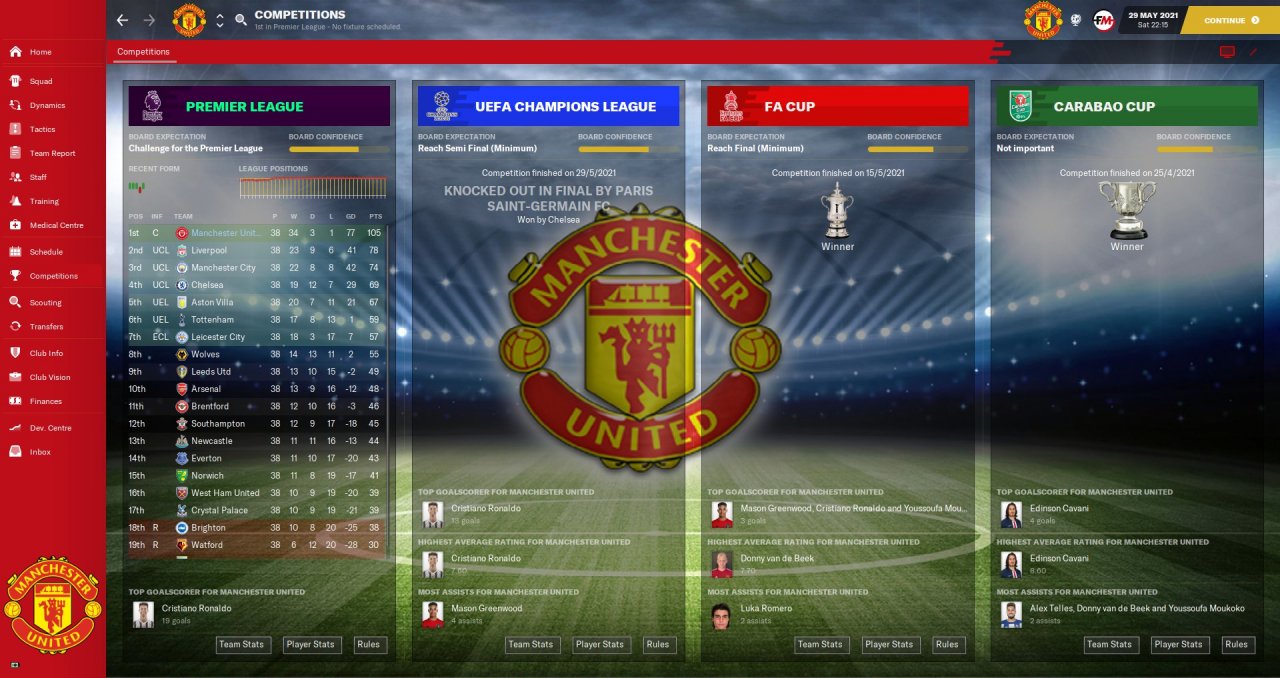The height and width of the screenshot is (678, 1280).
Task: Open the FM menu icon
Action: (x=1103, y=20)
